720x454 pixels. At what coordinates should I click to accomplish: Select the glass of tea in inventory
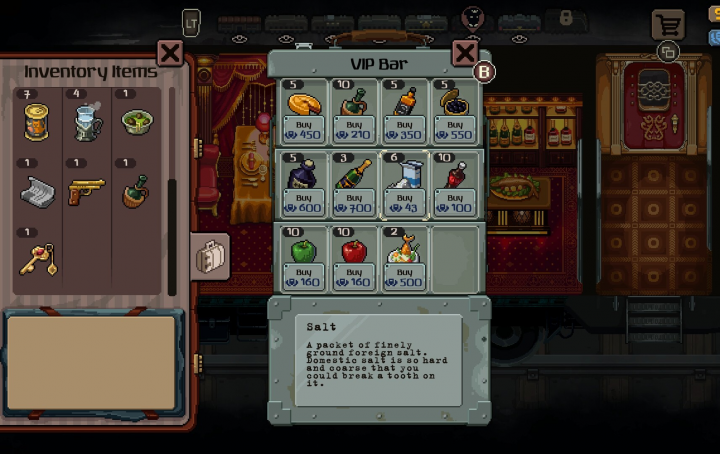[87, 122]
